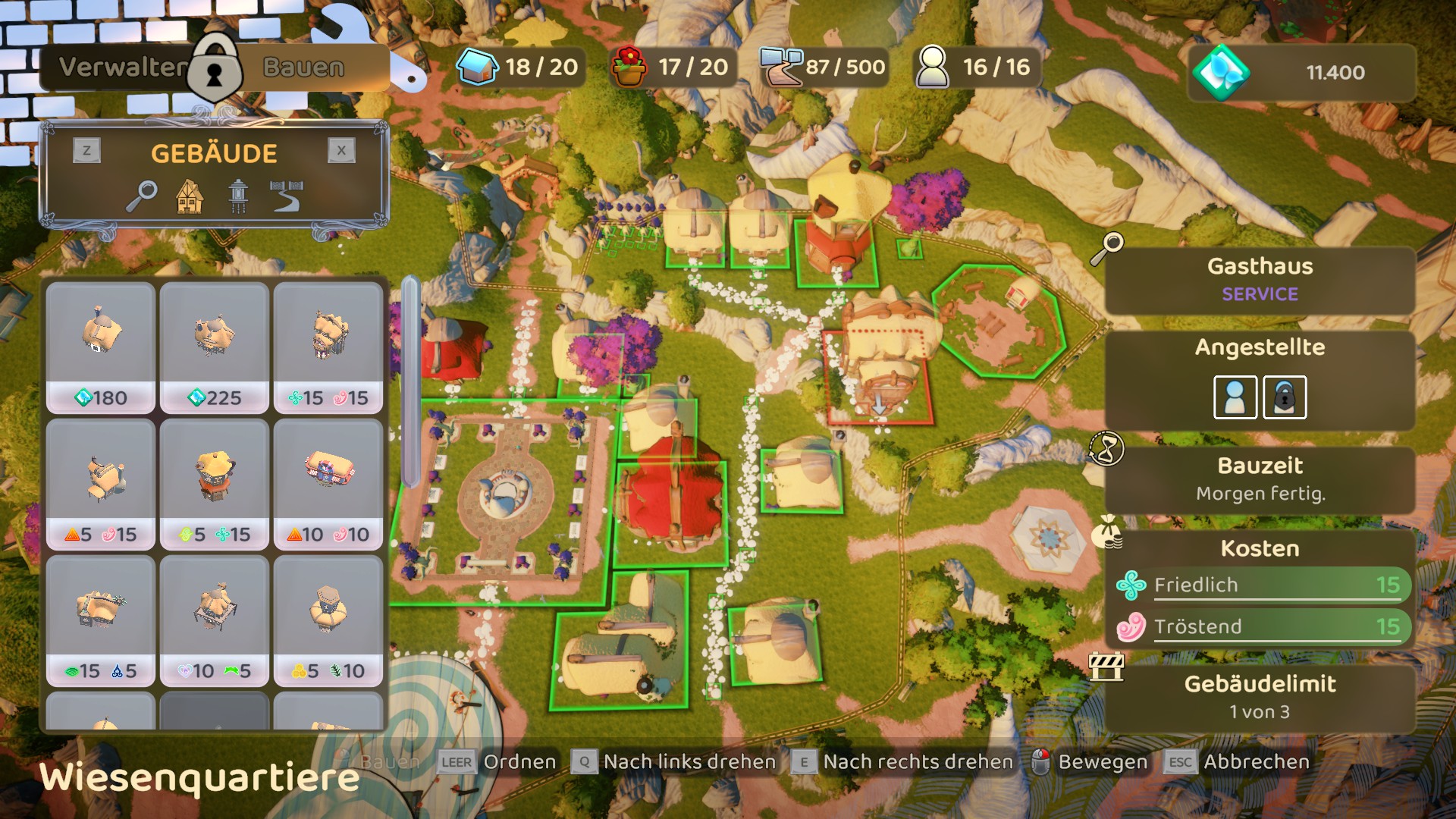Screen dimensions: 1456x819
Task: Open the paths and fences category
Action: coord(287,196)
